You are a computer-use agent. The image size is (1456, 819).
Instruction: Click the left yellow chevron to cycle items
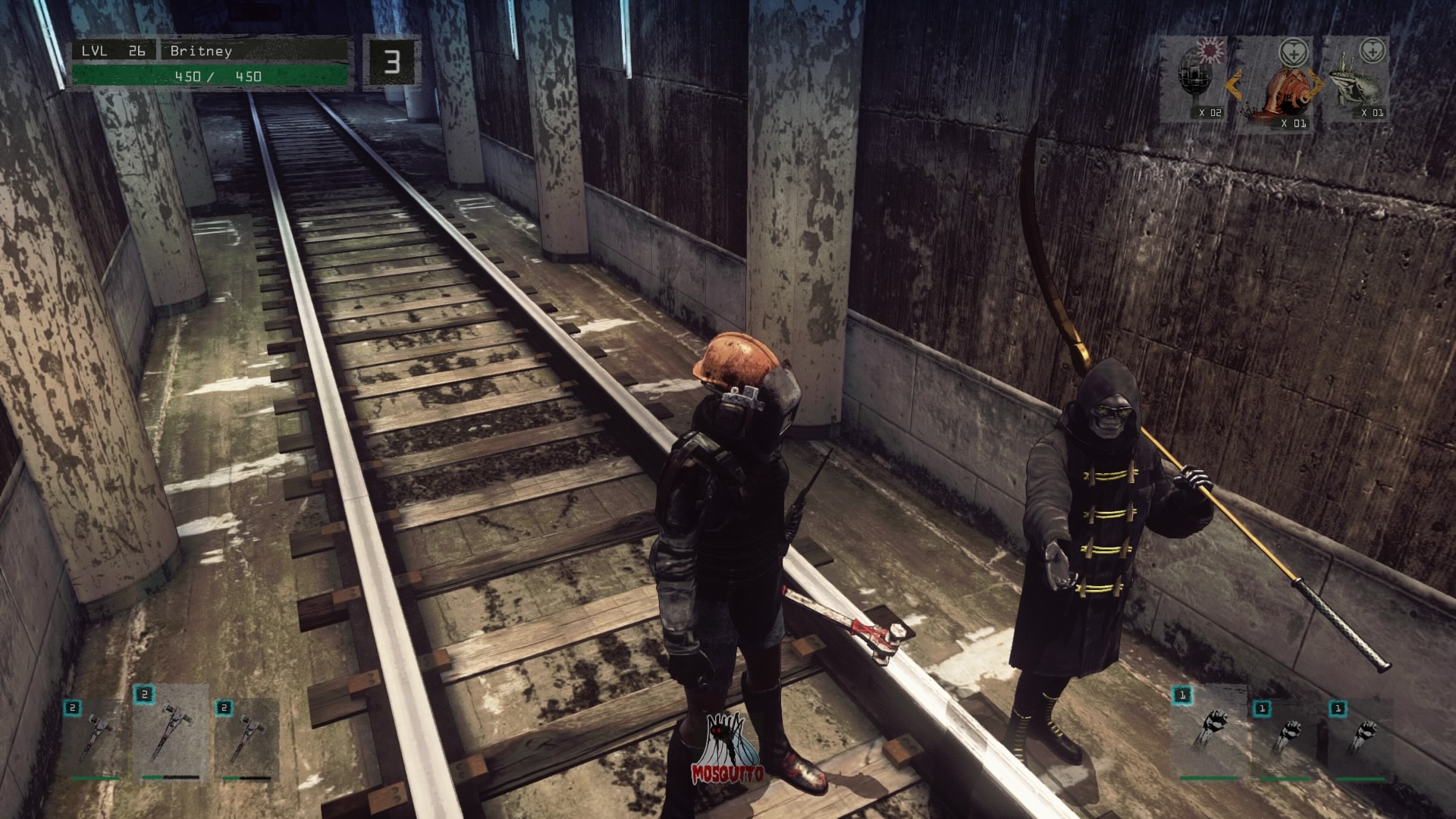point(1235,85)
